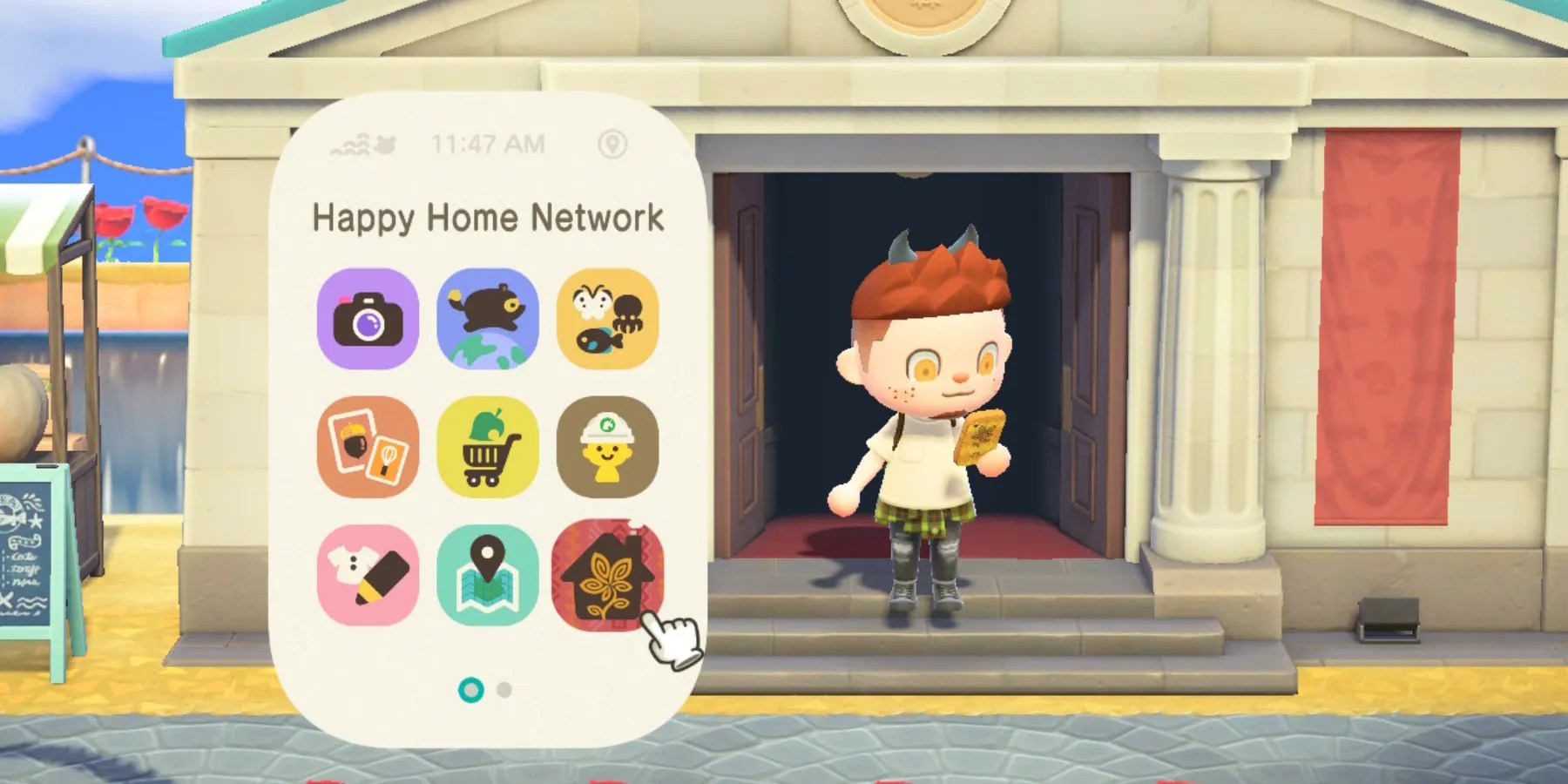Screen dimensions: 1568x784
Task: Select the Island Designer app
Action: 609,446
